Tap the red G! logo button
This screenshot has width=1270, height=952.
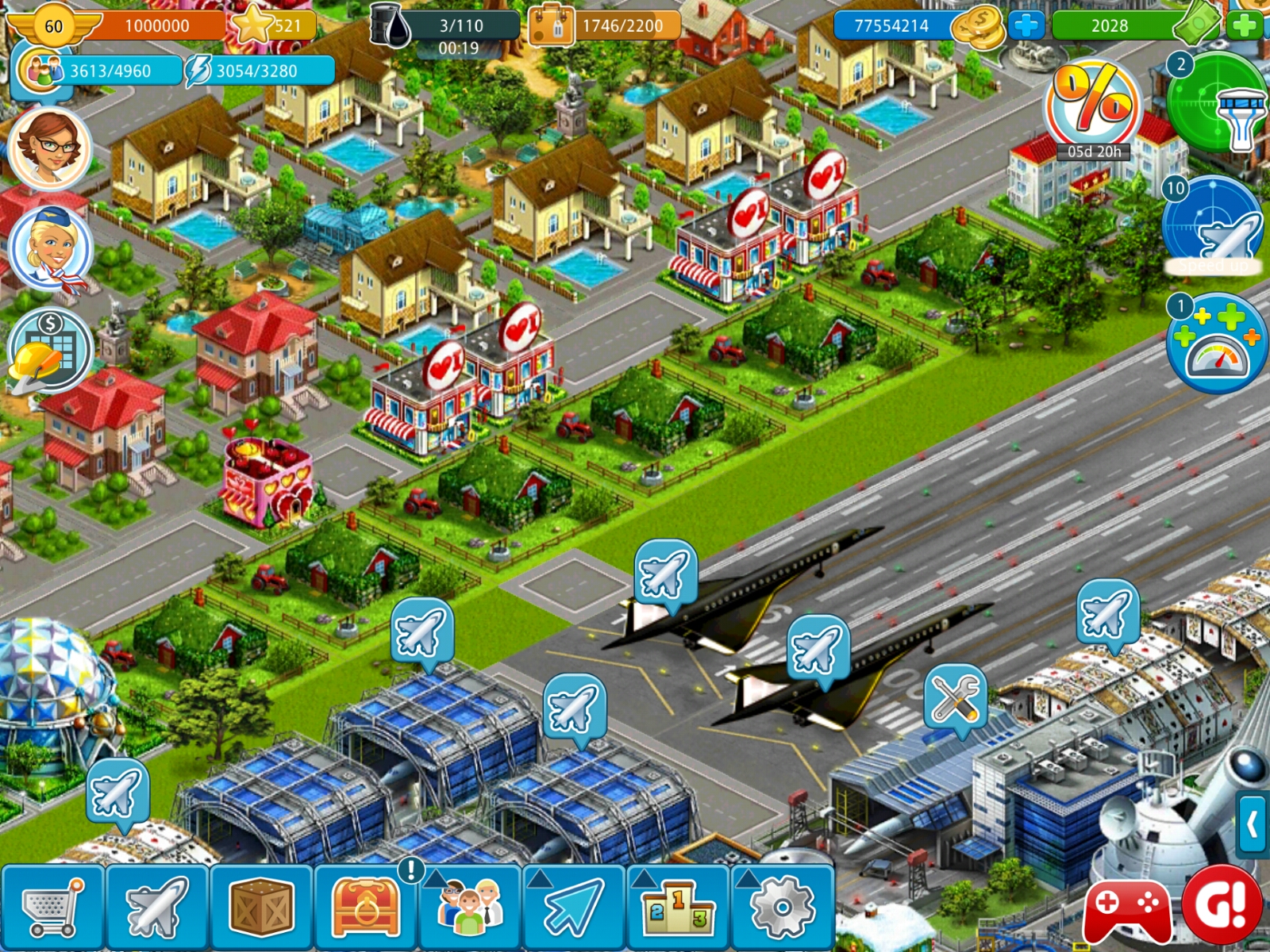pyautogui.click(x=1222, y=904)
